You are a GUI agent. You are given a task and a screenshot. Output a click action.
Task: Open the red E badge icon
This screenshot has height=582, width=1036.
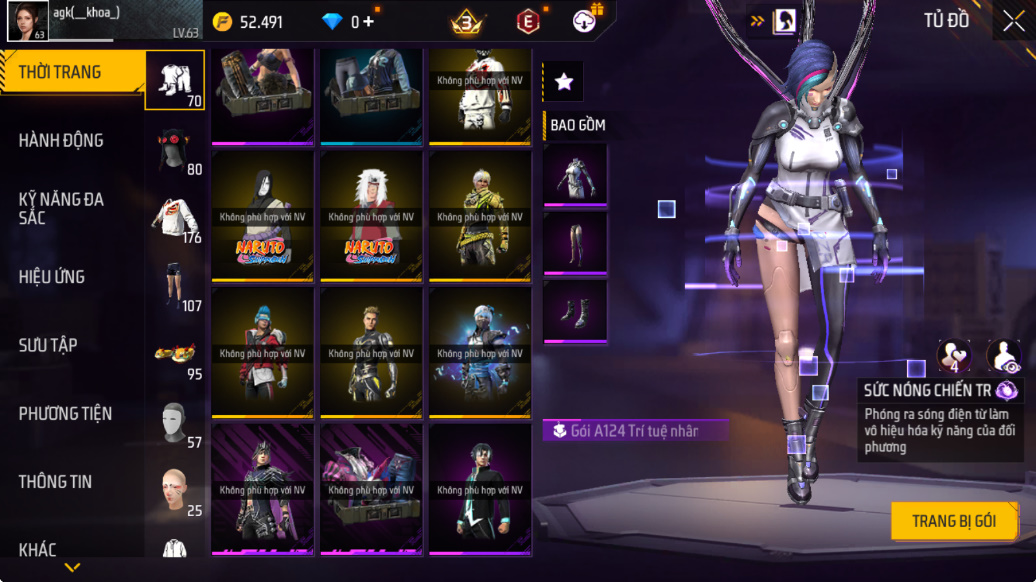click(527, 21)
